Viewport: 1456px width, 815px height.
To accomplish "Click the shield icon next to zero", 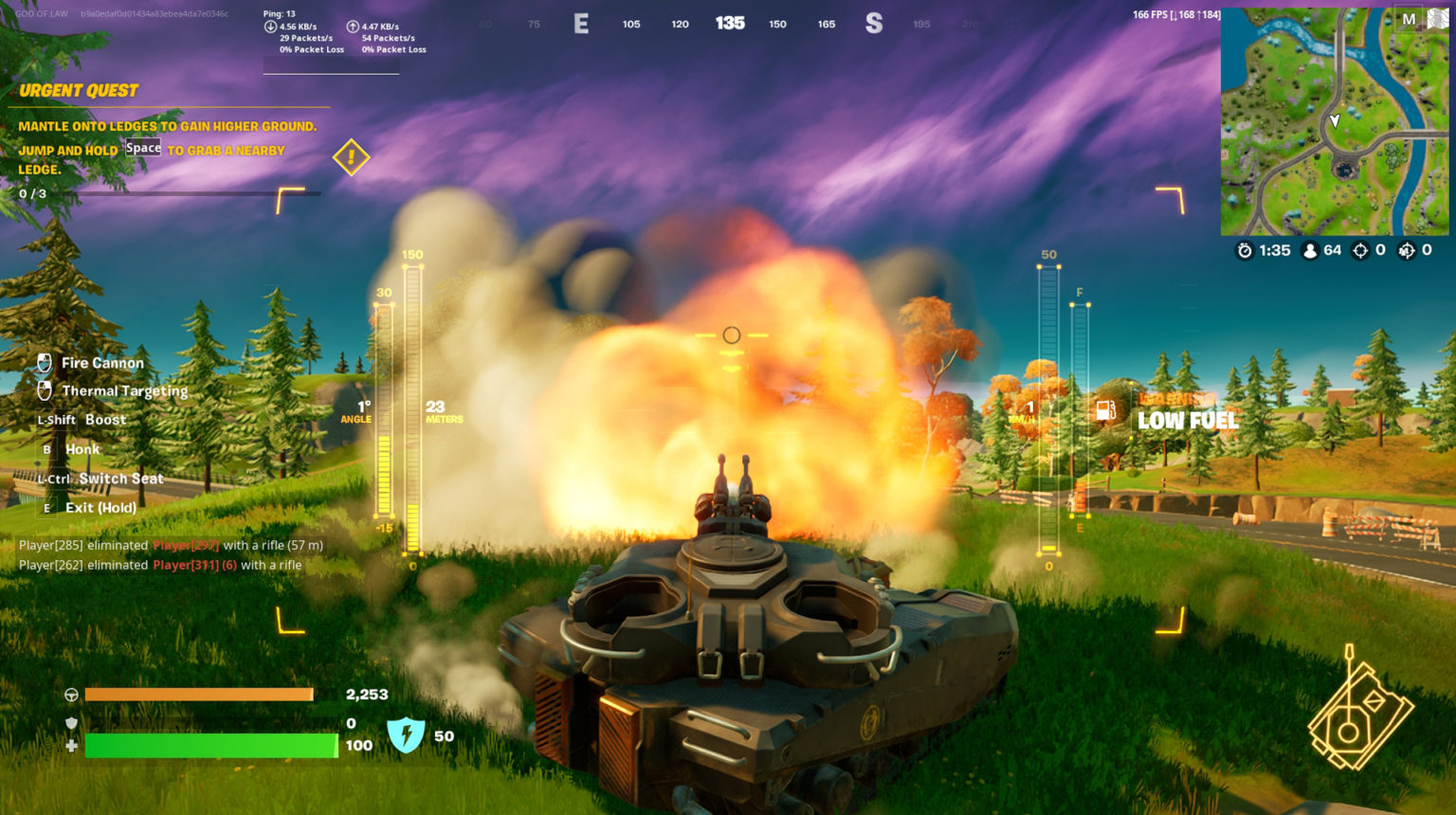I will coord(69,721).
